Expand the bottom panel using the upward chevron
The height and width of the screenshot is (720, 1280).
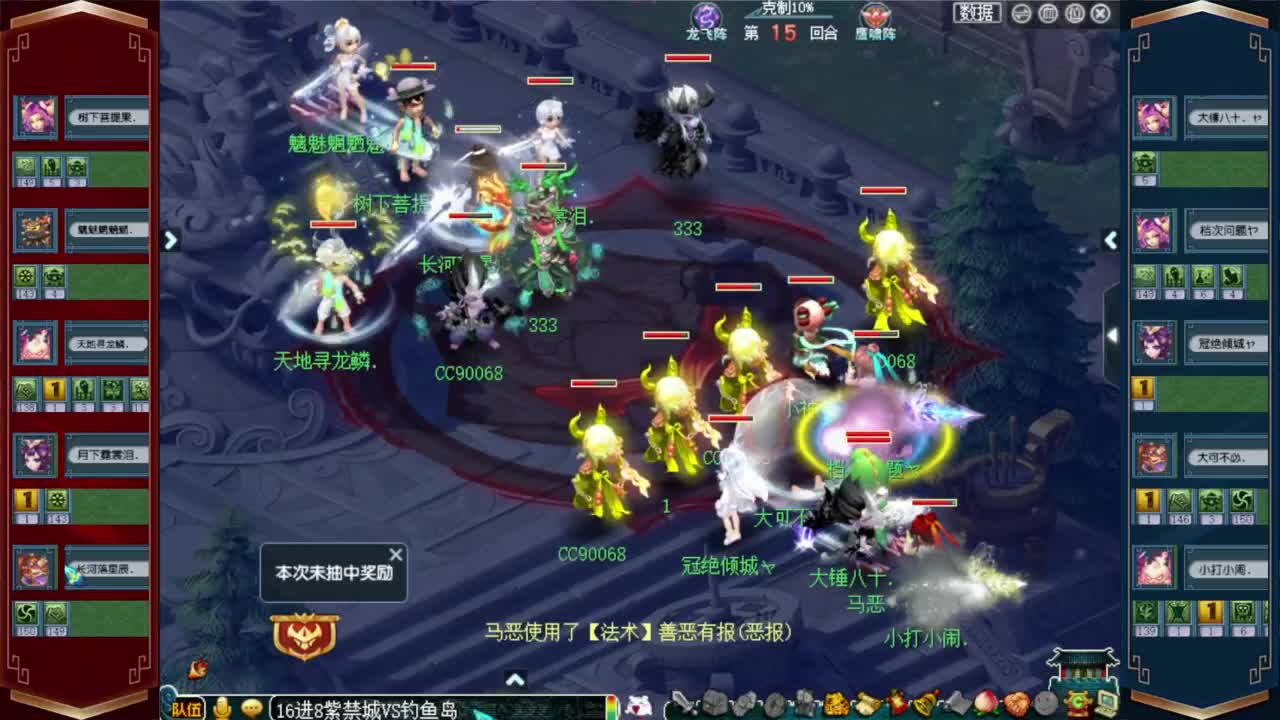point(516,677)
